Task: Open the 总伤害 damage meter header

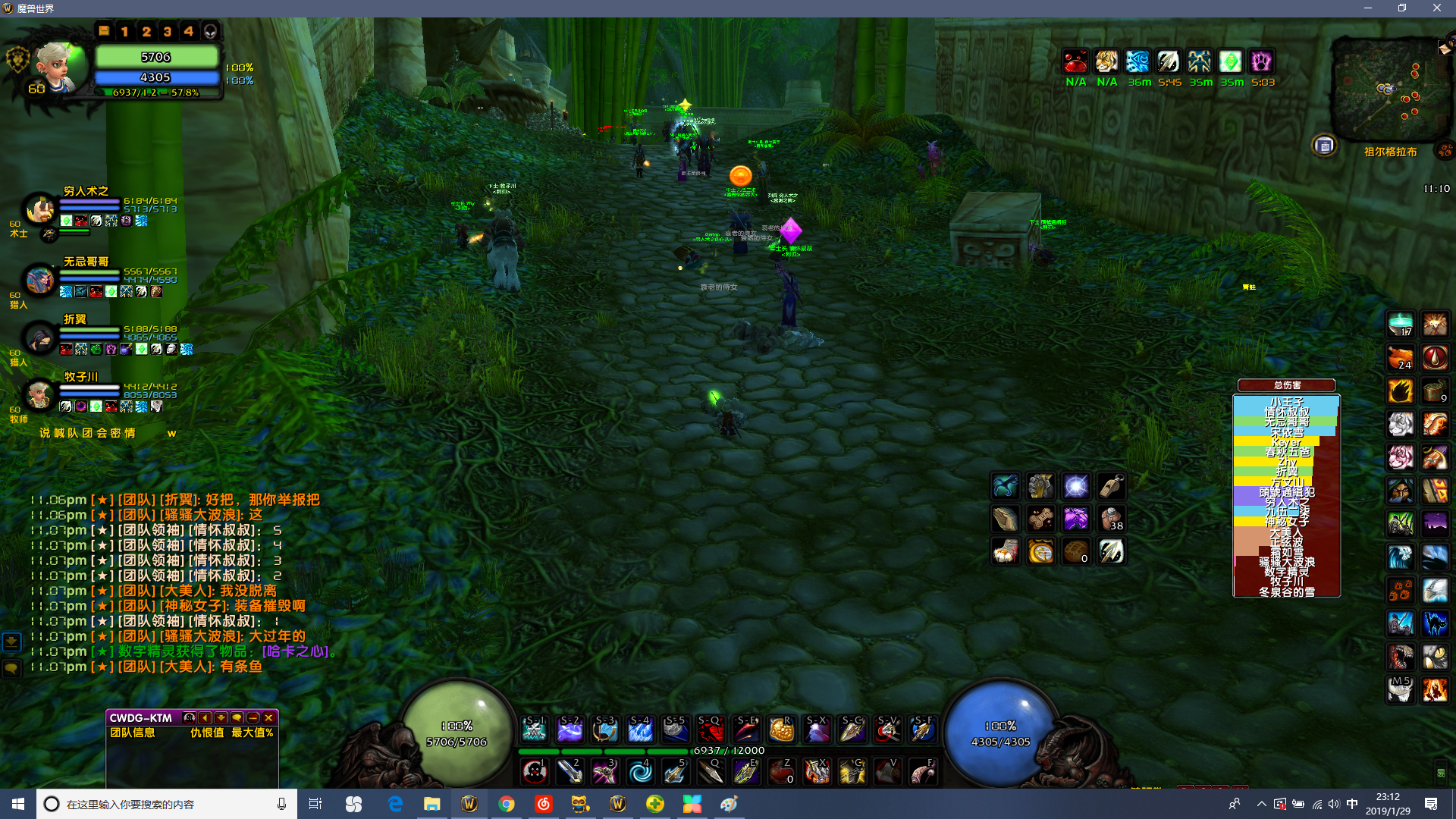Action: tap(1286, 385)
